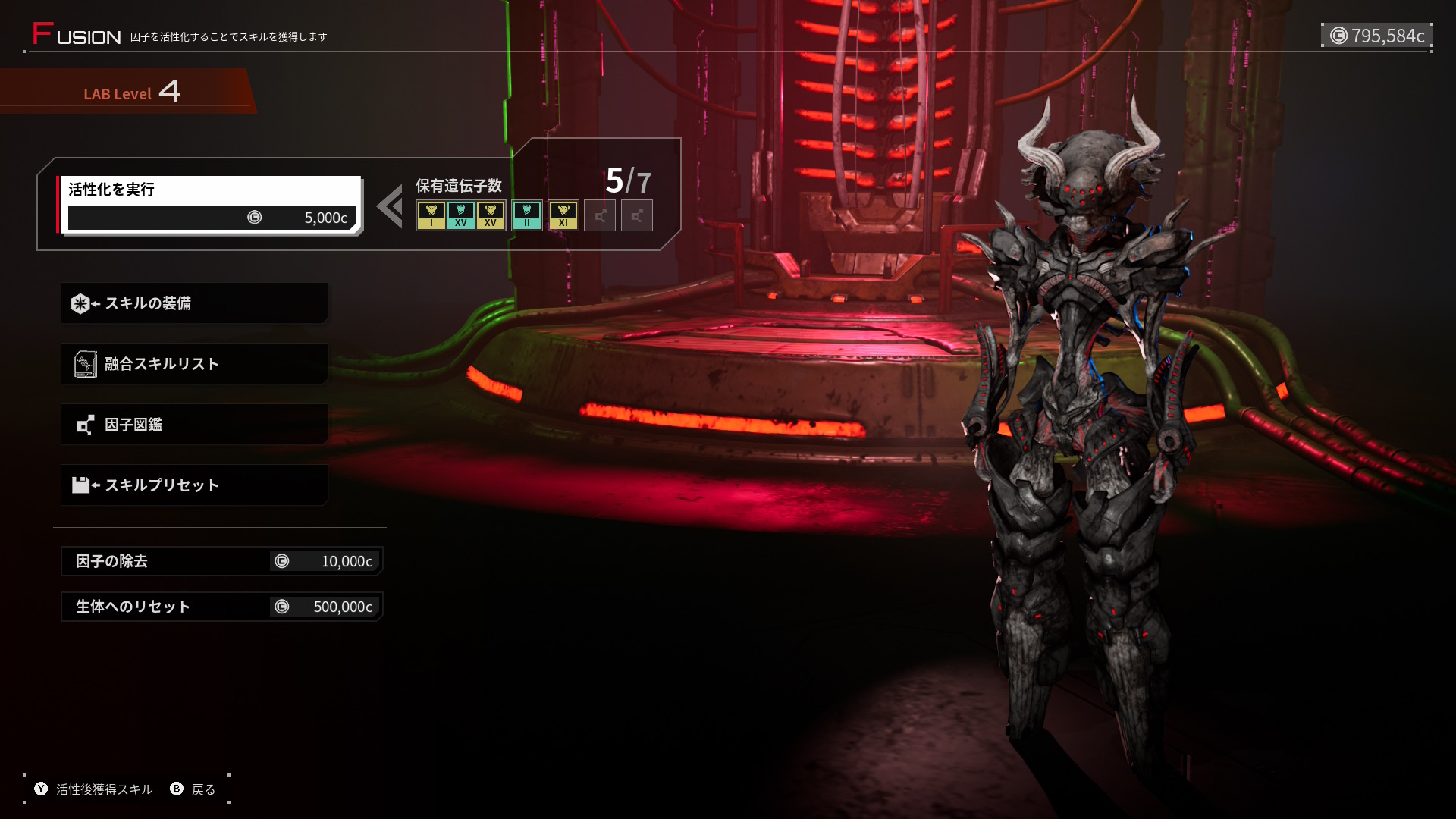Screen dimensions: 1456x819
Task: Open 因子図鑑 factor encyclopedia
Action: click(194, 425)
